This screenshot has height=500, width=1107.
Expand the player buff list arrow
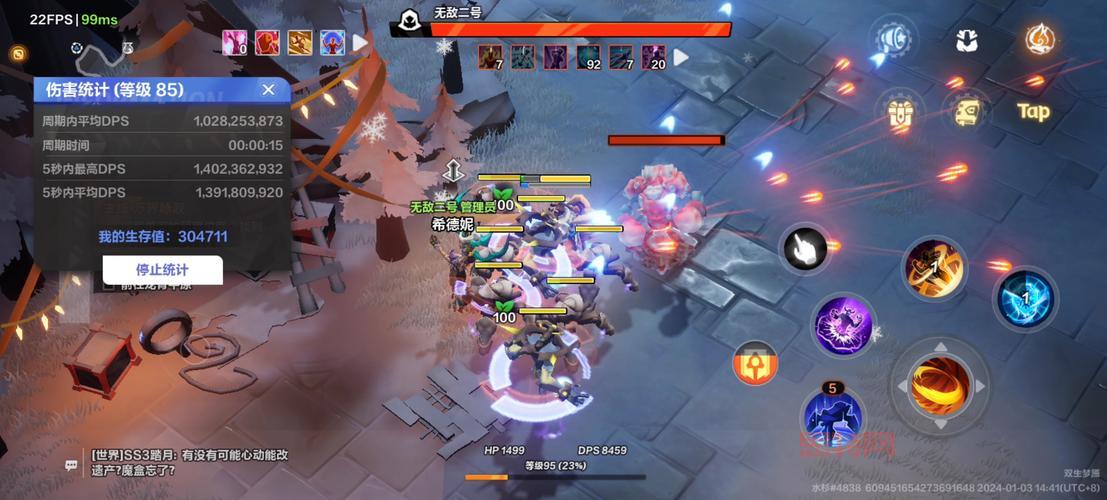(360, 43)
